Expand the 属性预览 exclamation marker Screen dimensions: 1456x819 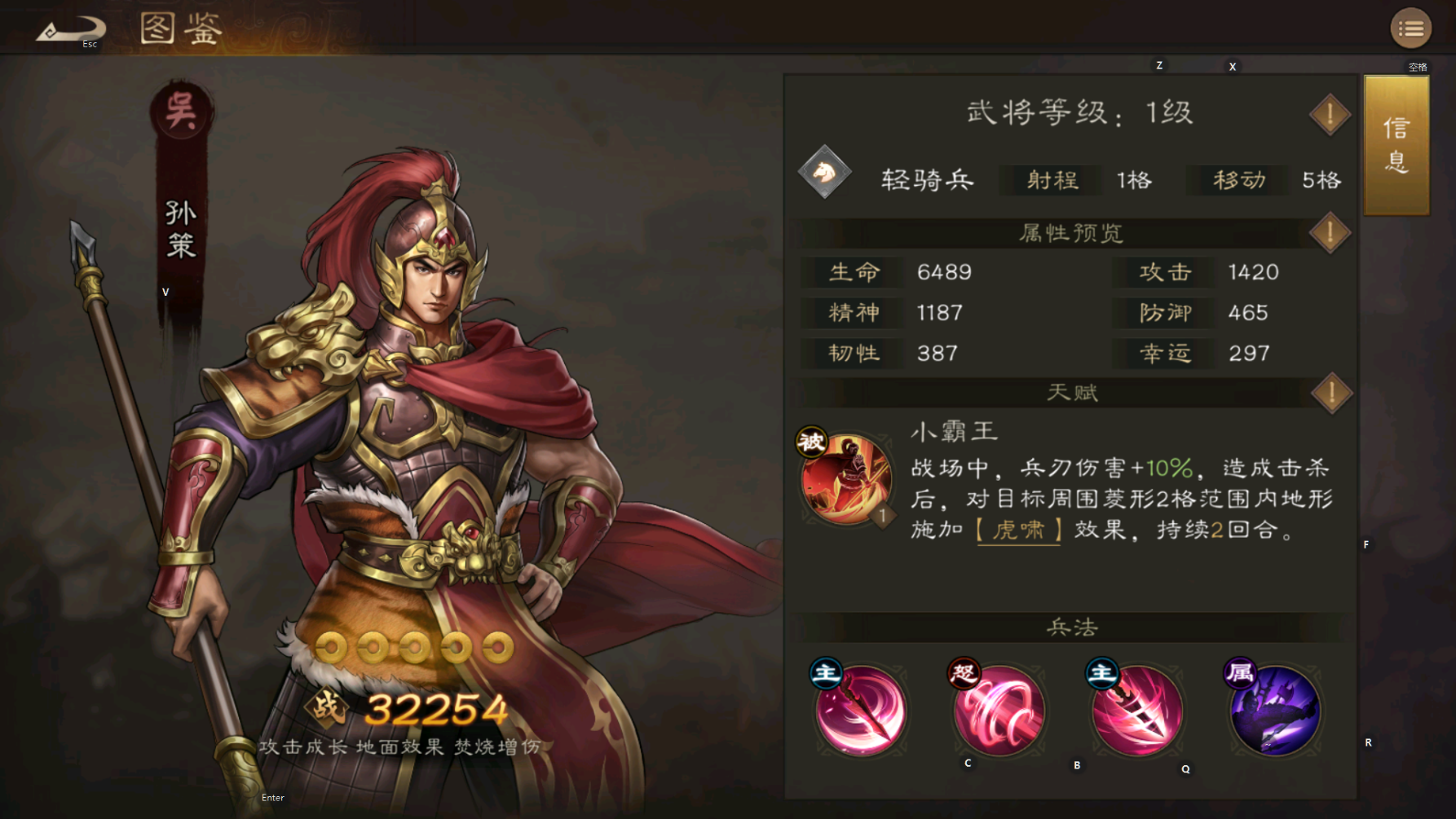click(1329, 232)
